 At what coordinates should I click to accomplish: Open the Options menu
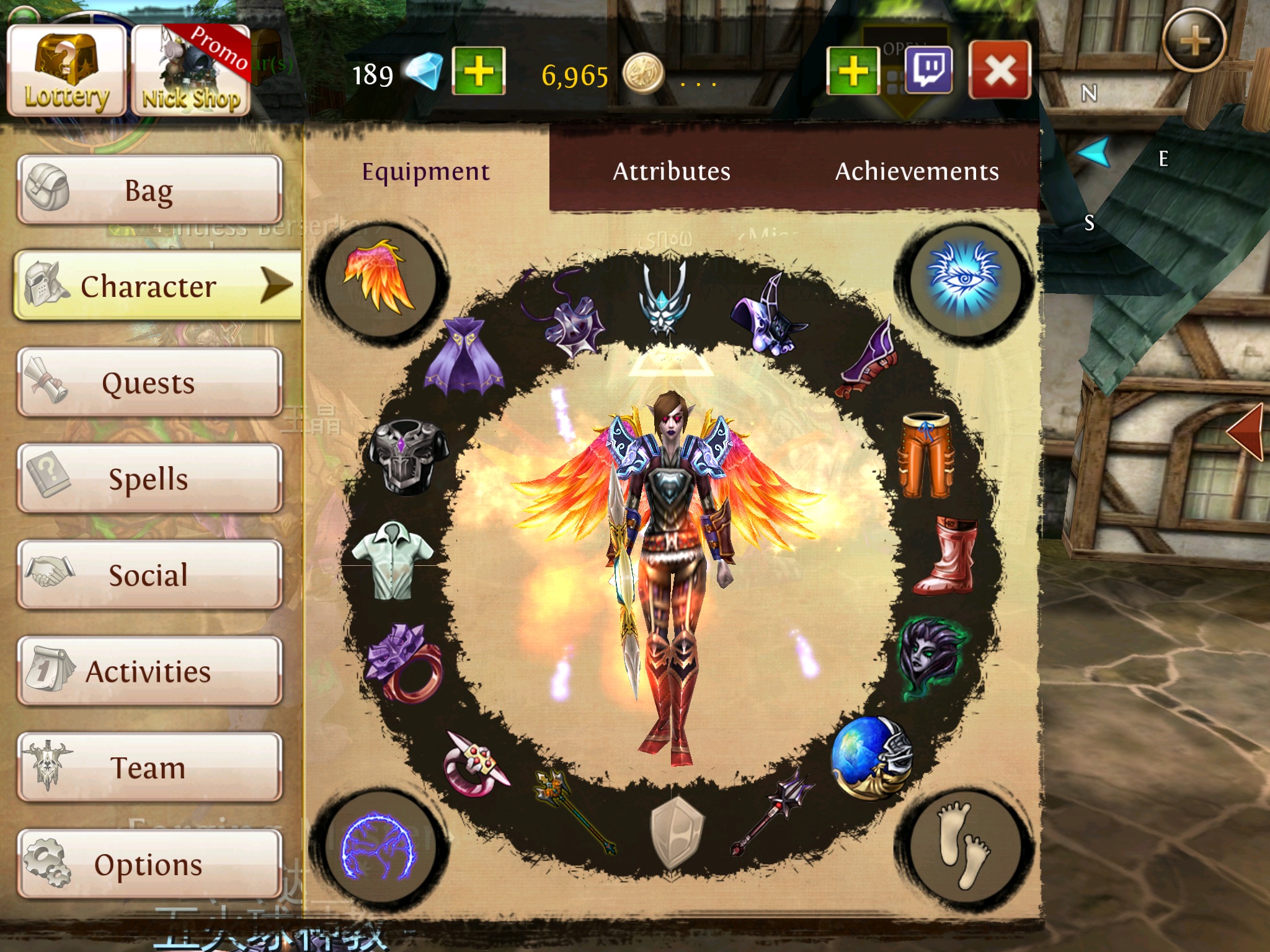click(x=149, y=864)
